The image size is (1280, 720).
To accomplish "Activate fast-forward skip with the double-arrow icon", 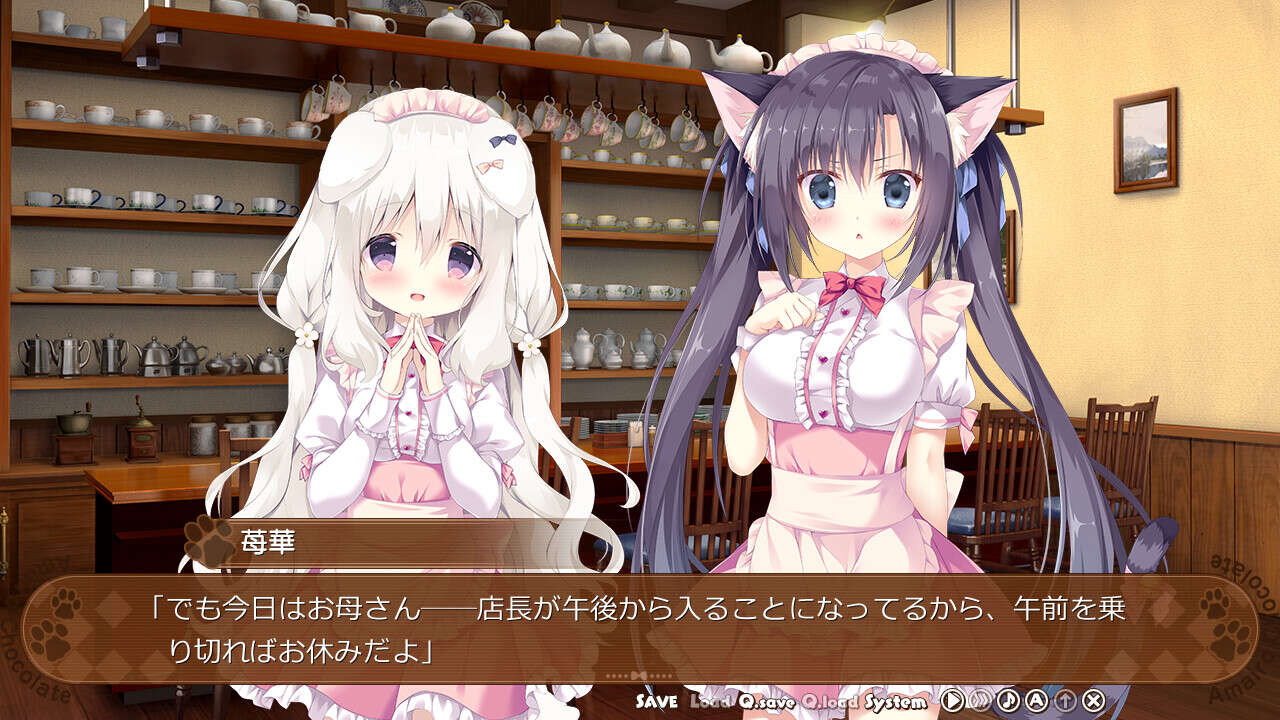I will (x=981, y=700).
